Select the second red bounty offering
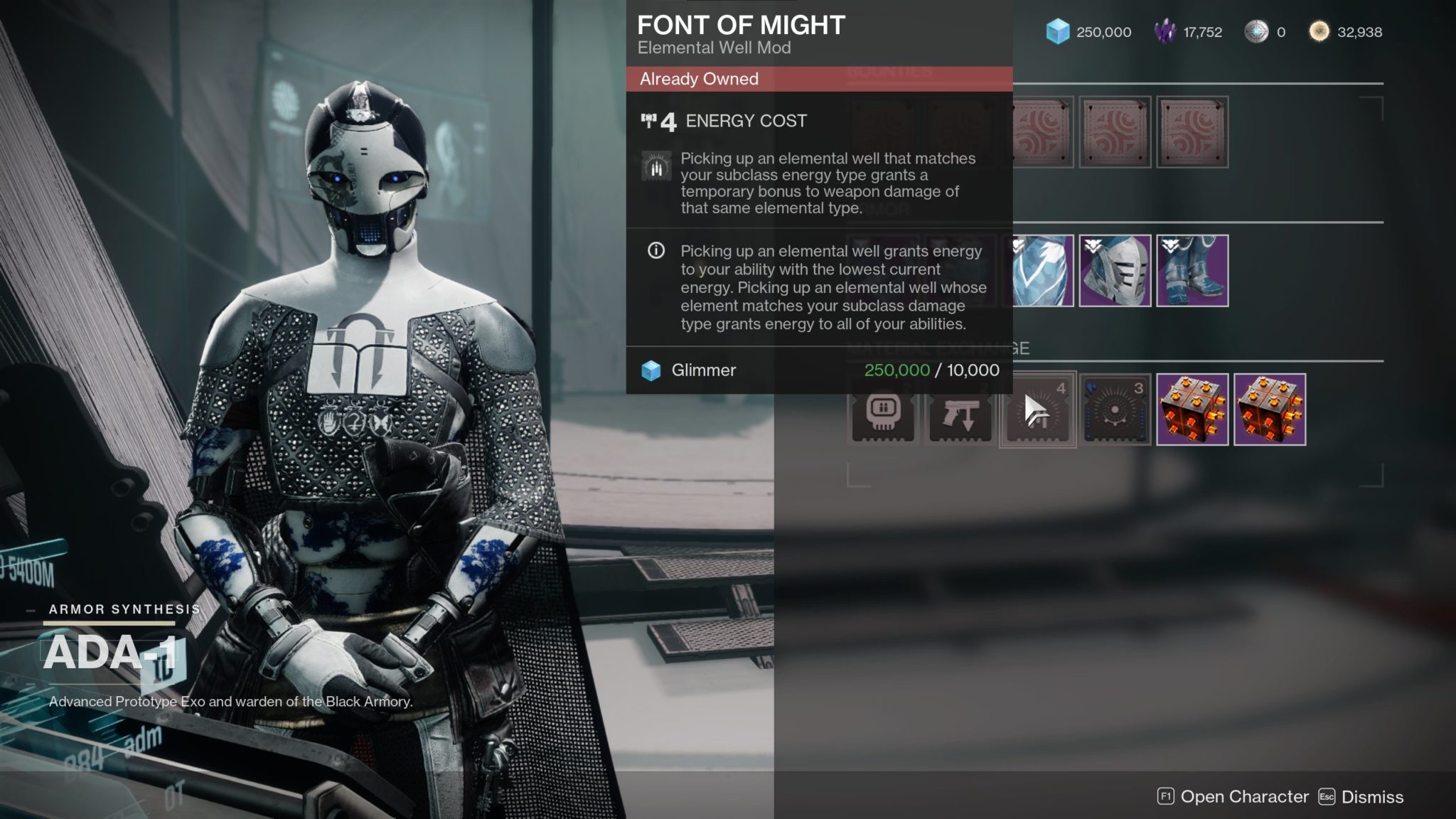1456x819 pixels. pos(1115,132)
